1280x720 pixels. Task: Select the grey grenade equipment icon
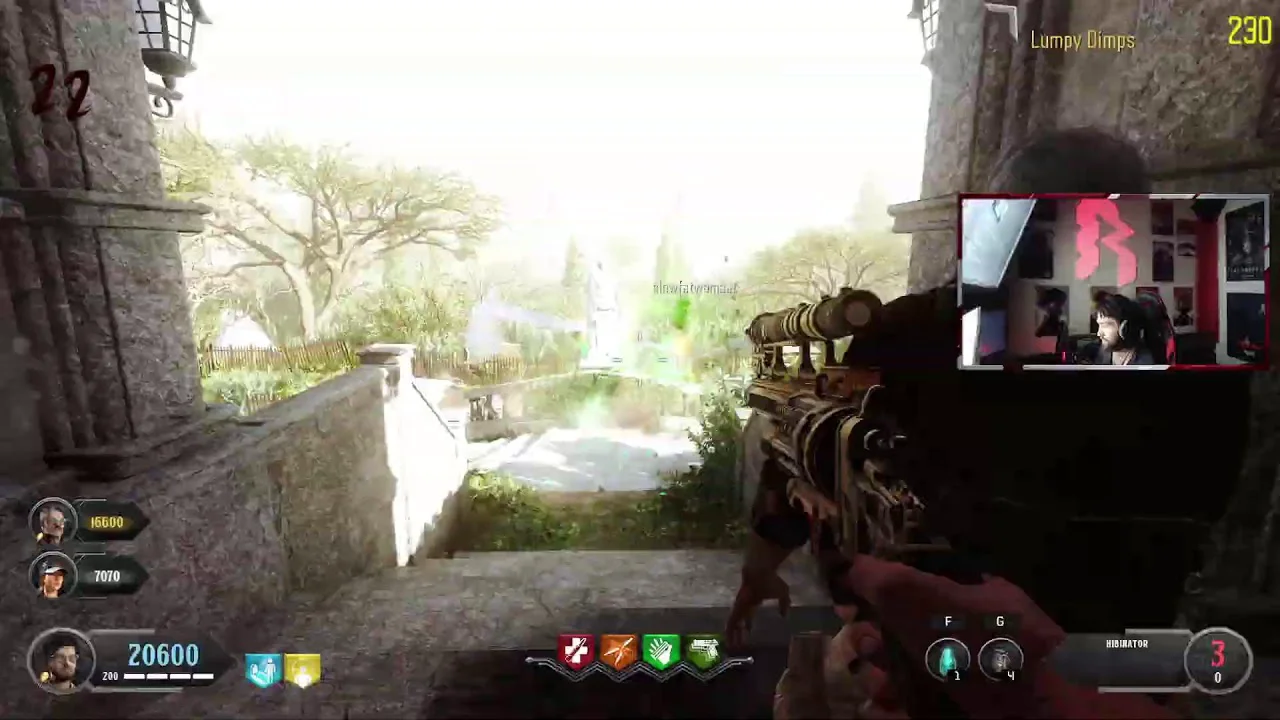tap(1000, 658)
